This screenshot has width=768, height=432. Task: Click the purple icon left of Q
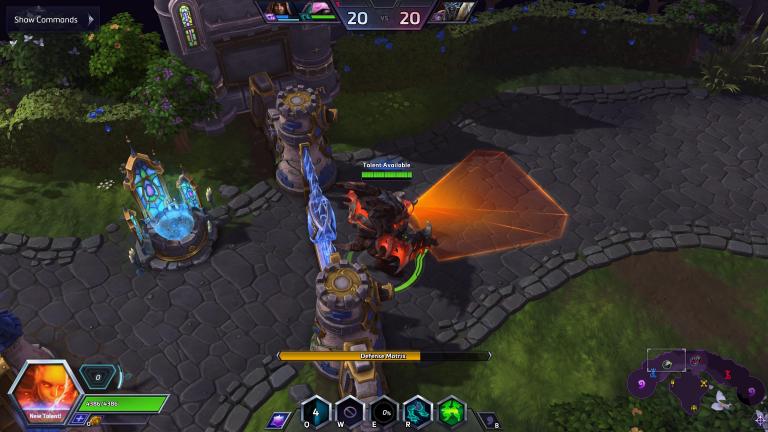[x=280, y=419]
